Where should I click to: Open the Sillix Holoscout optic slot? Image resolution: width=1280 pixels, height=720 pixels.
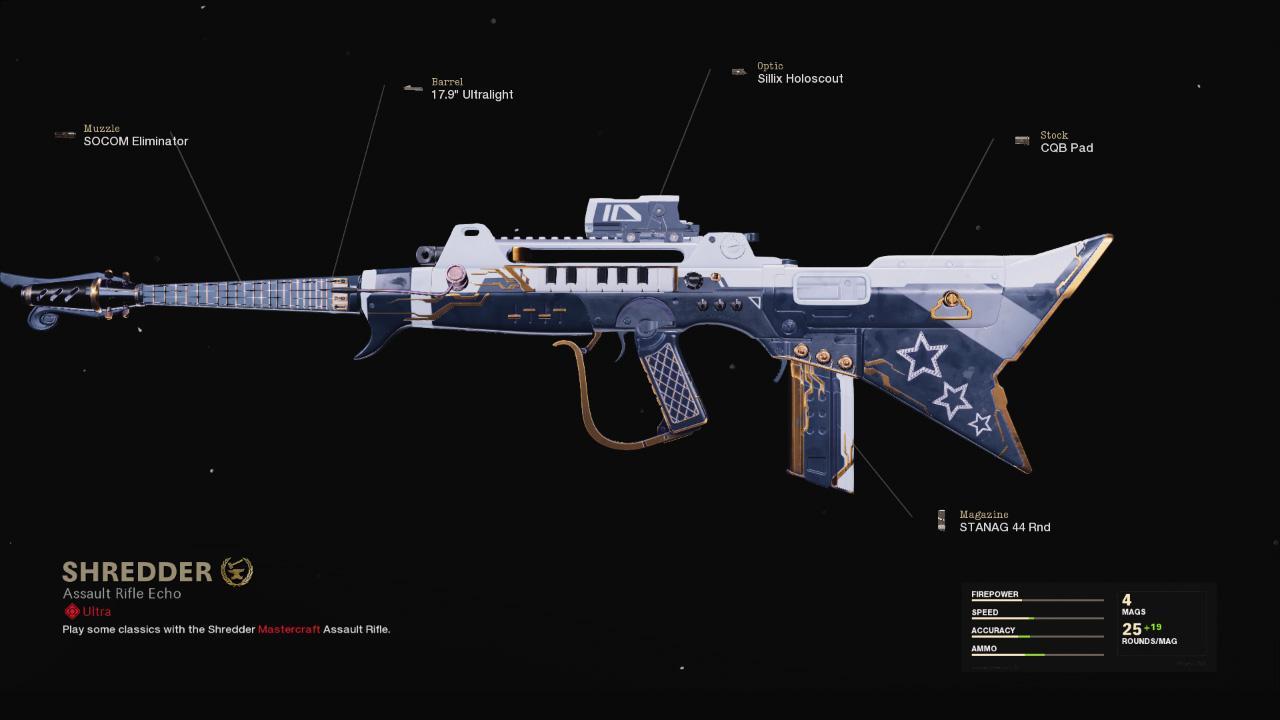pos(799,79)
